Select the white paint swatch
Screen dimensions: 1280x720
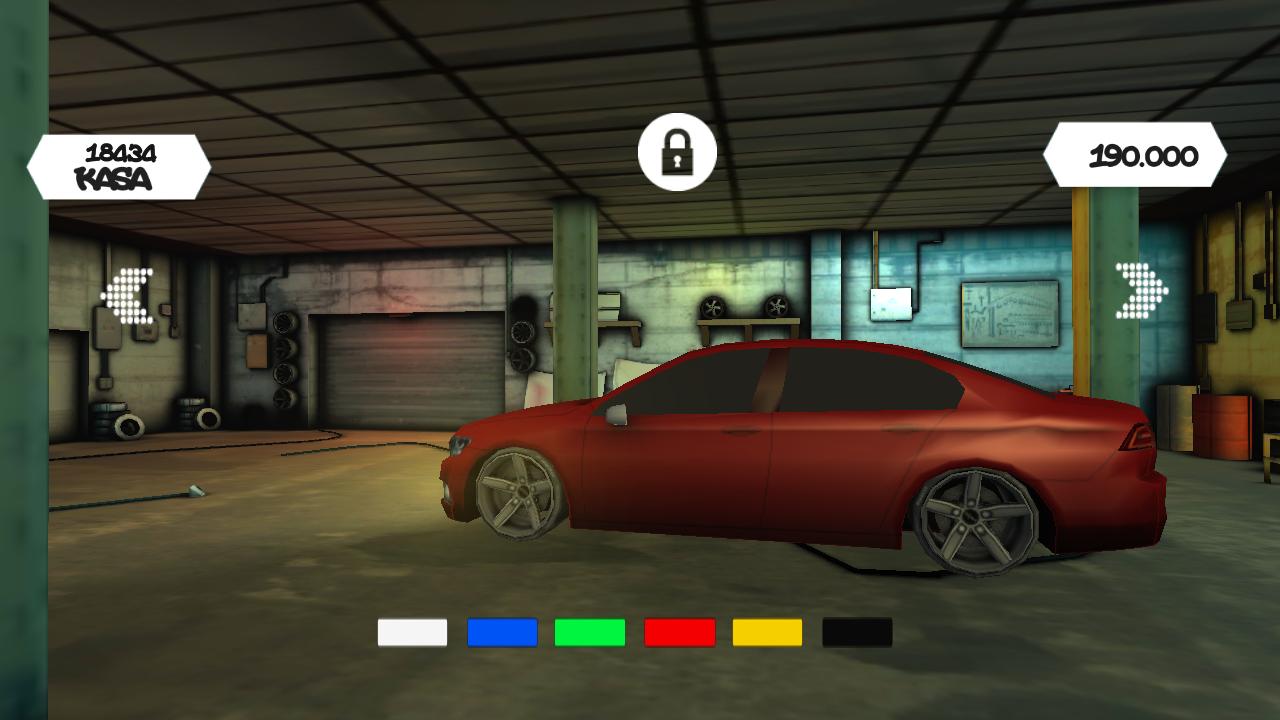tap(411, 632)
